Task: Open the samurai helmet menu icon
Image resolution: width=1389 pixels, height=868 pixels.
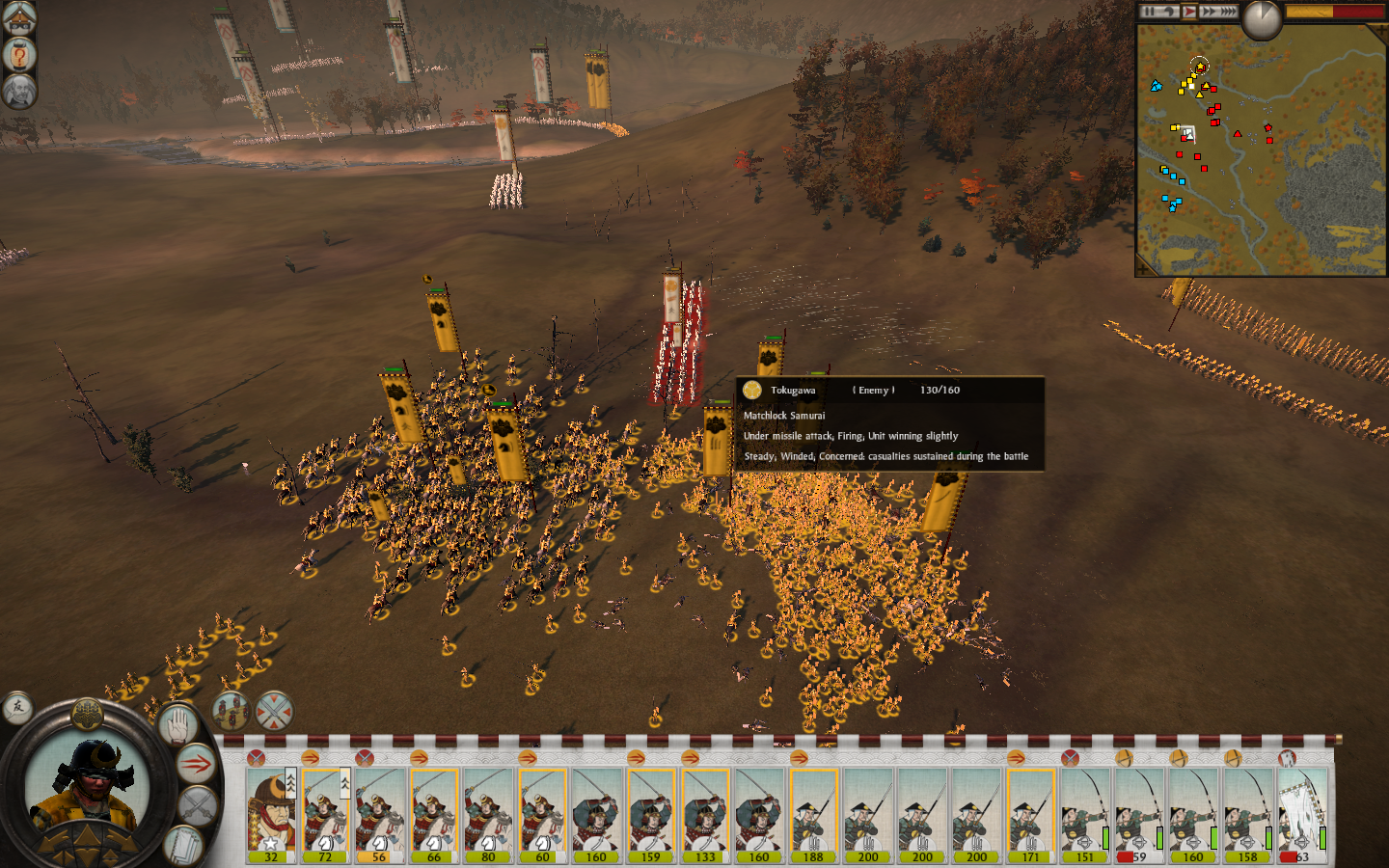Action: (18, 17)
